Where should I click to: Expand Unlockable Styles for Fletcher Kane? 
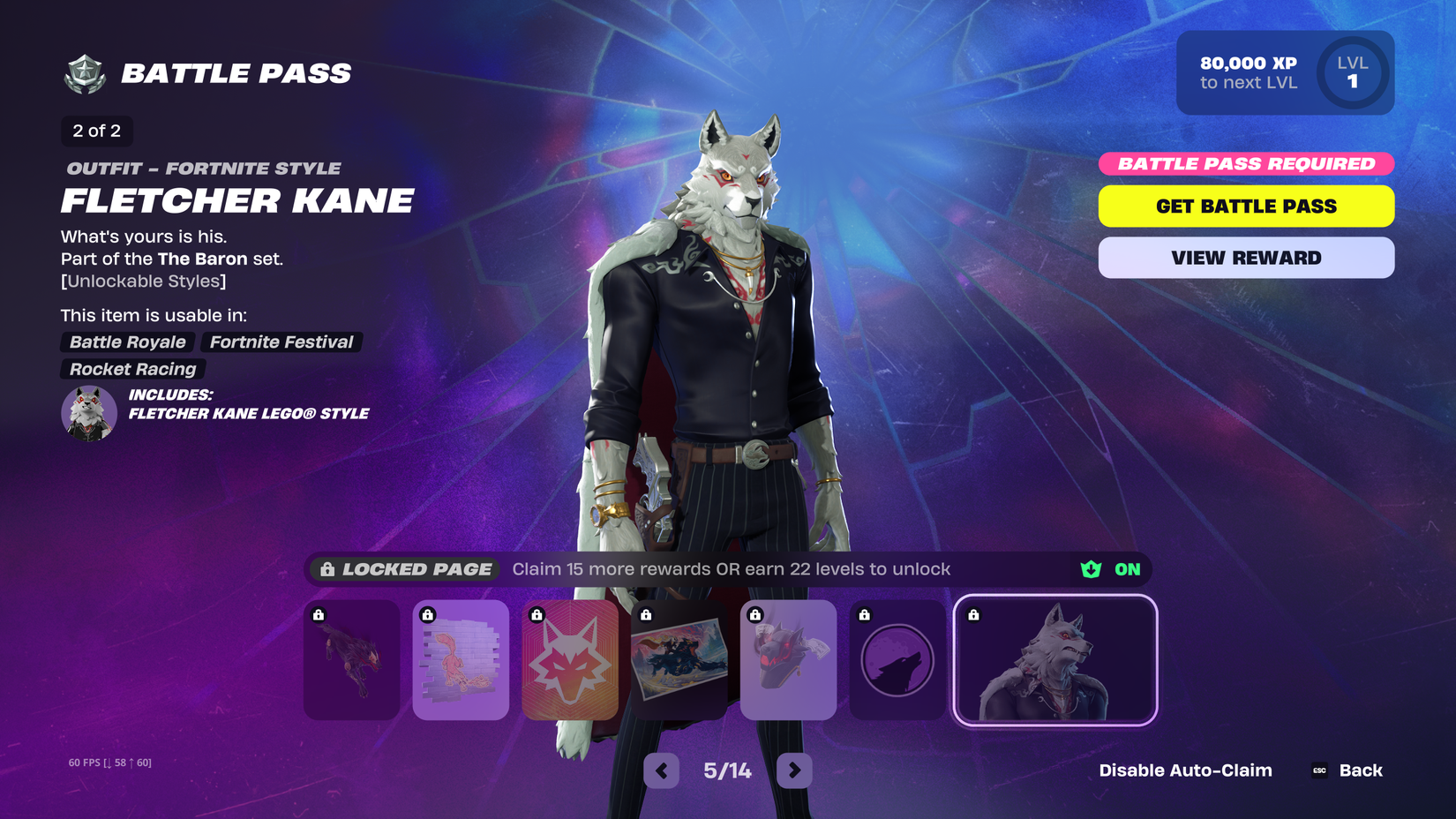point(143,281)
